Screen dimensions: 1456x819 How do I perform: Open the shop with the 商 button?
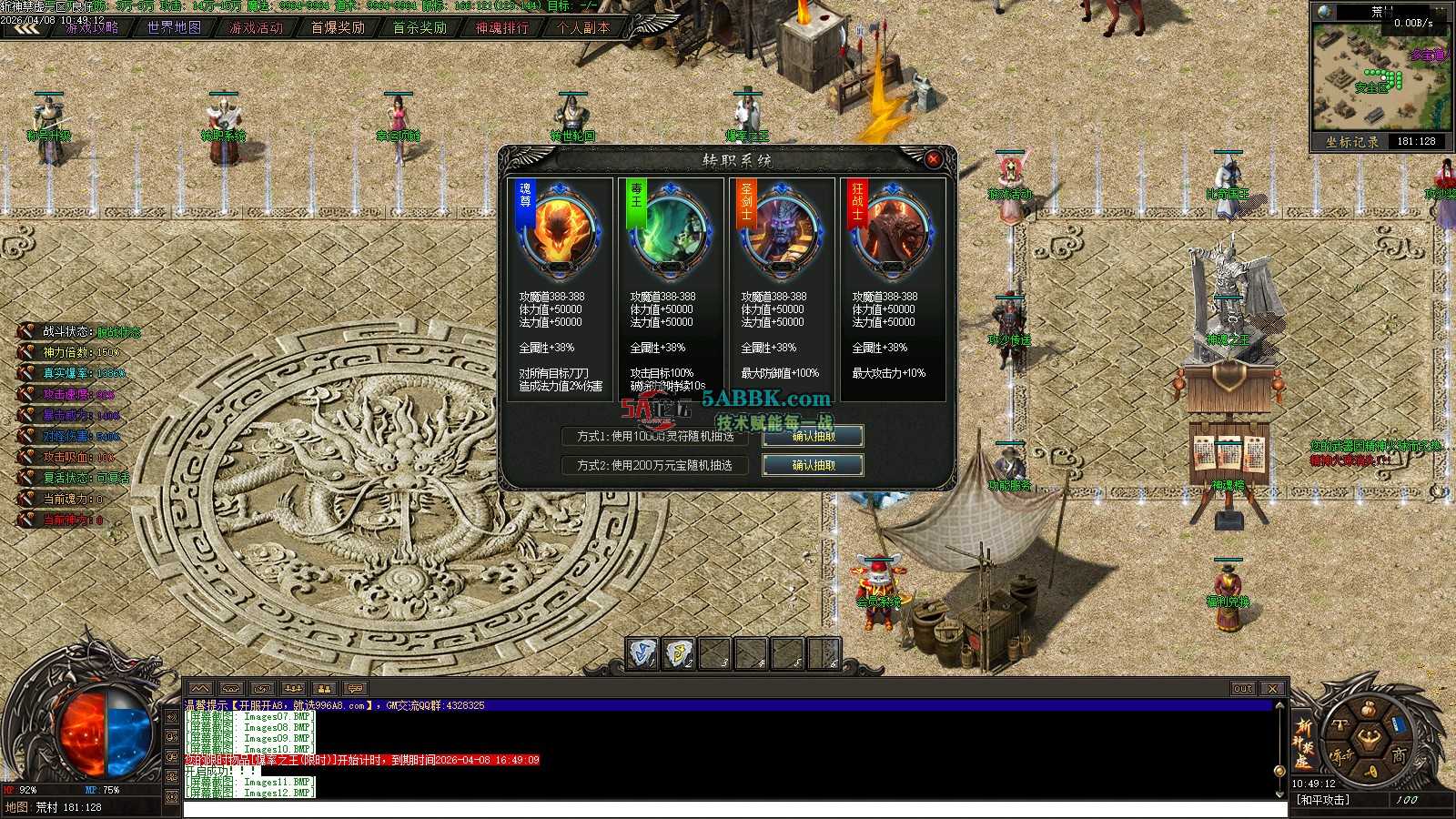click(1399, 755)
